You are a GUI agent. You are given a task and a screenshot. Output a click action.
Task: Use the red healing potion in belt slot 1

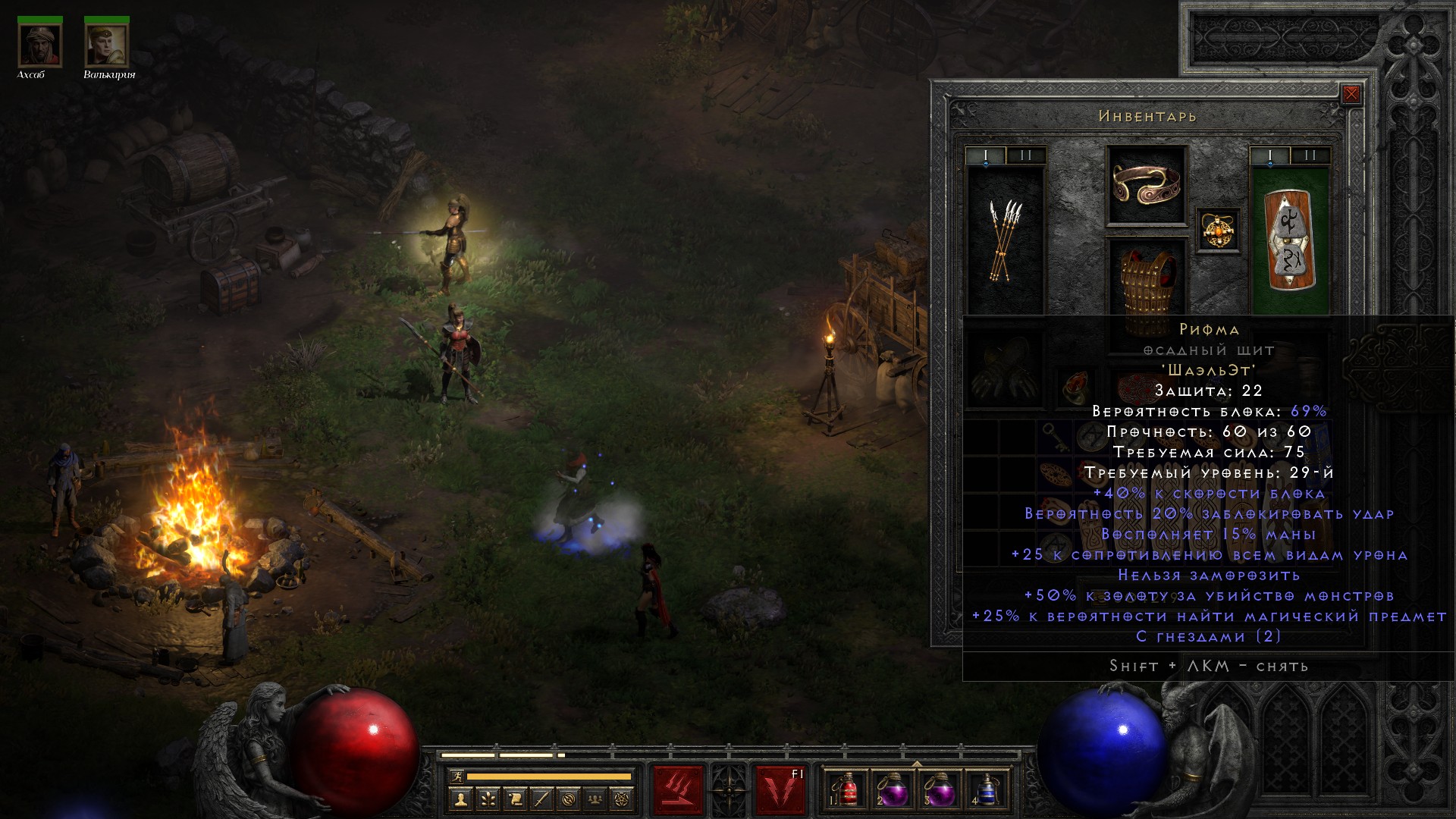(x=848, y=791)
